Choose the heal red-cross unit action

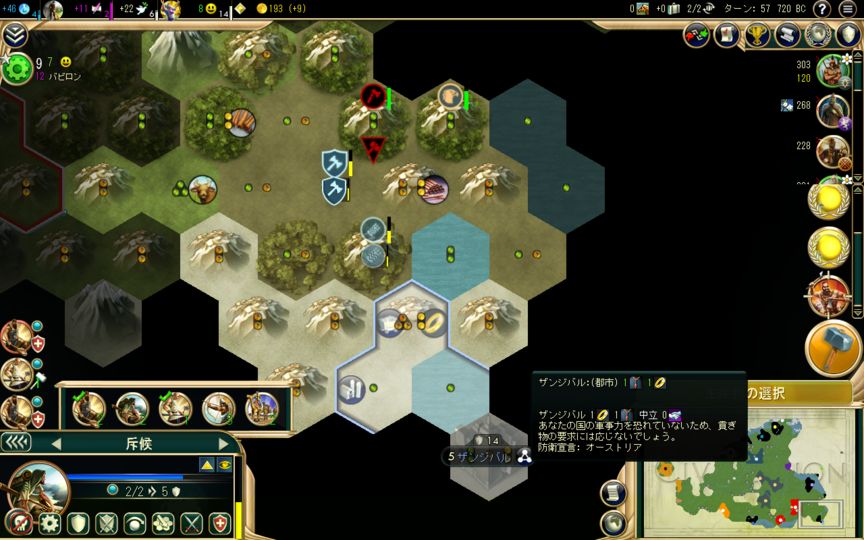coord(219,523)
